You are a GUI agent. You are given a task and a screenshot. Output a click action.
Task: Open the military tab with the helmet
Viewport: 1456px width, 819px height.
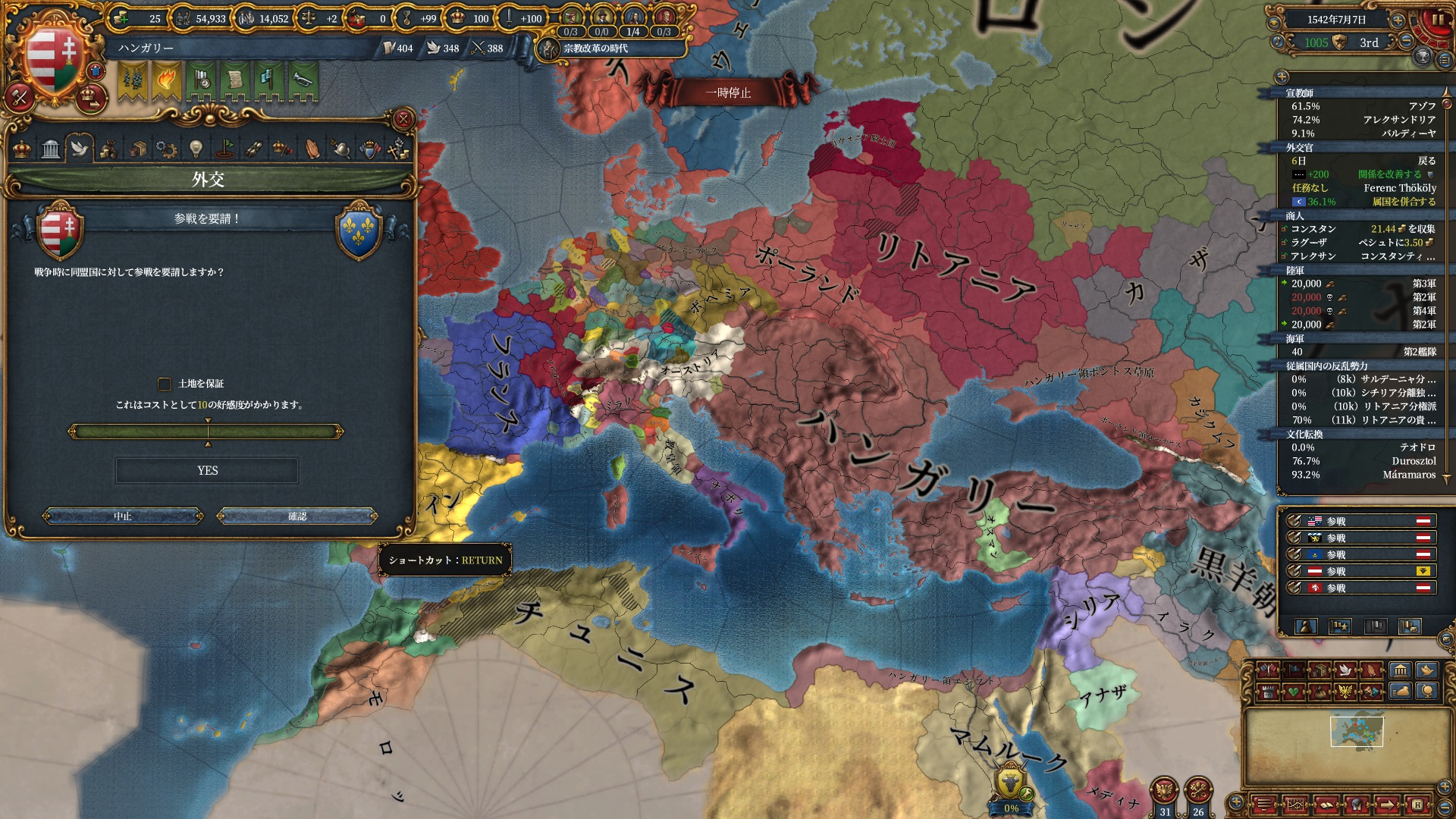341,149
